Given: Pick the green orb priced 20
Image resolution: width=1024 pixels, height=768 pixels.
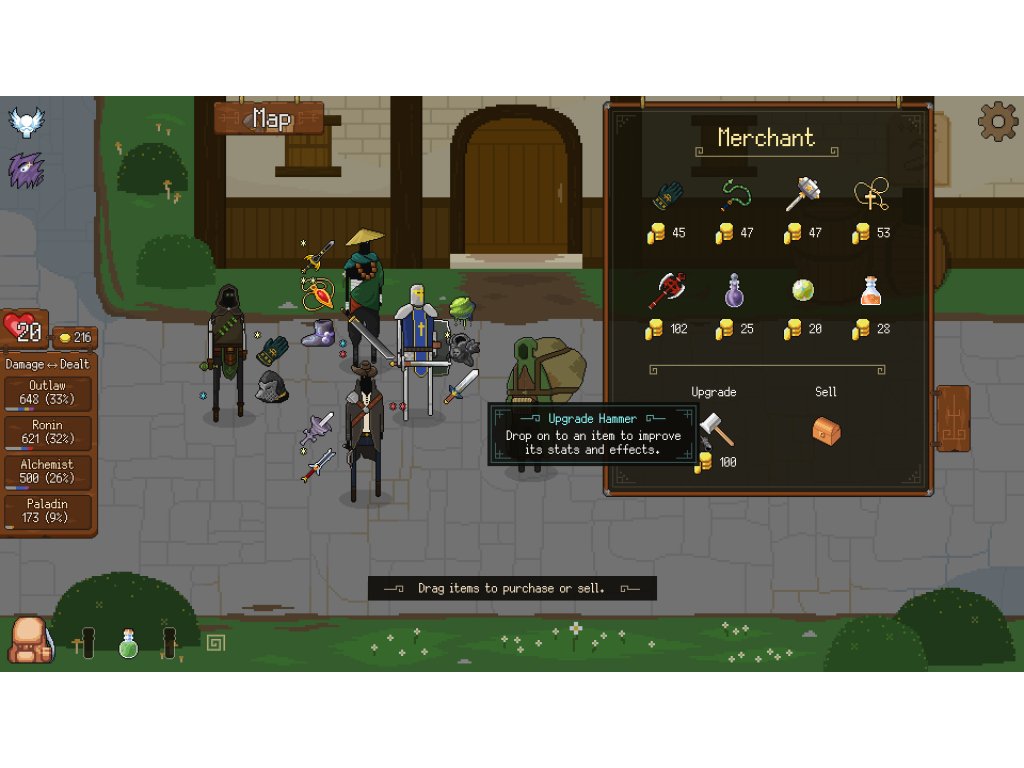Looking at the screenshot, I should coord(802,290).
